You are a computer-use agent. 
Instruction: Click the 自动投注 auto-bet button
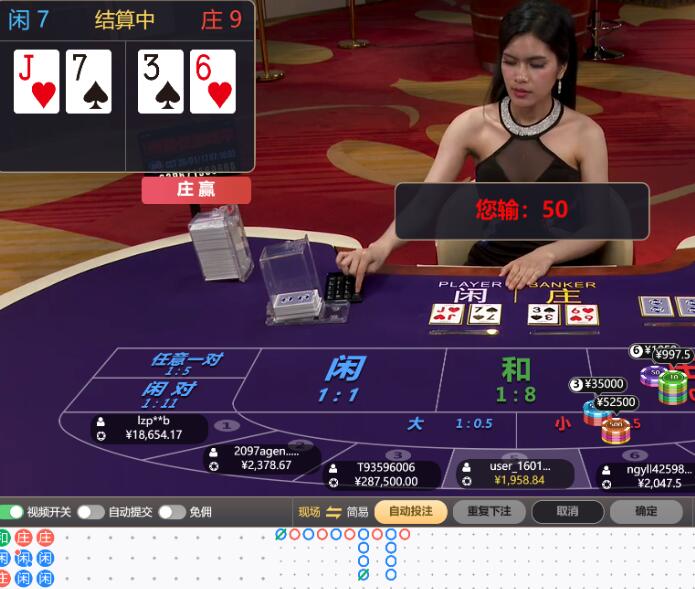click(411, 511)
